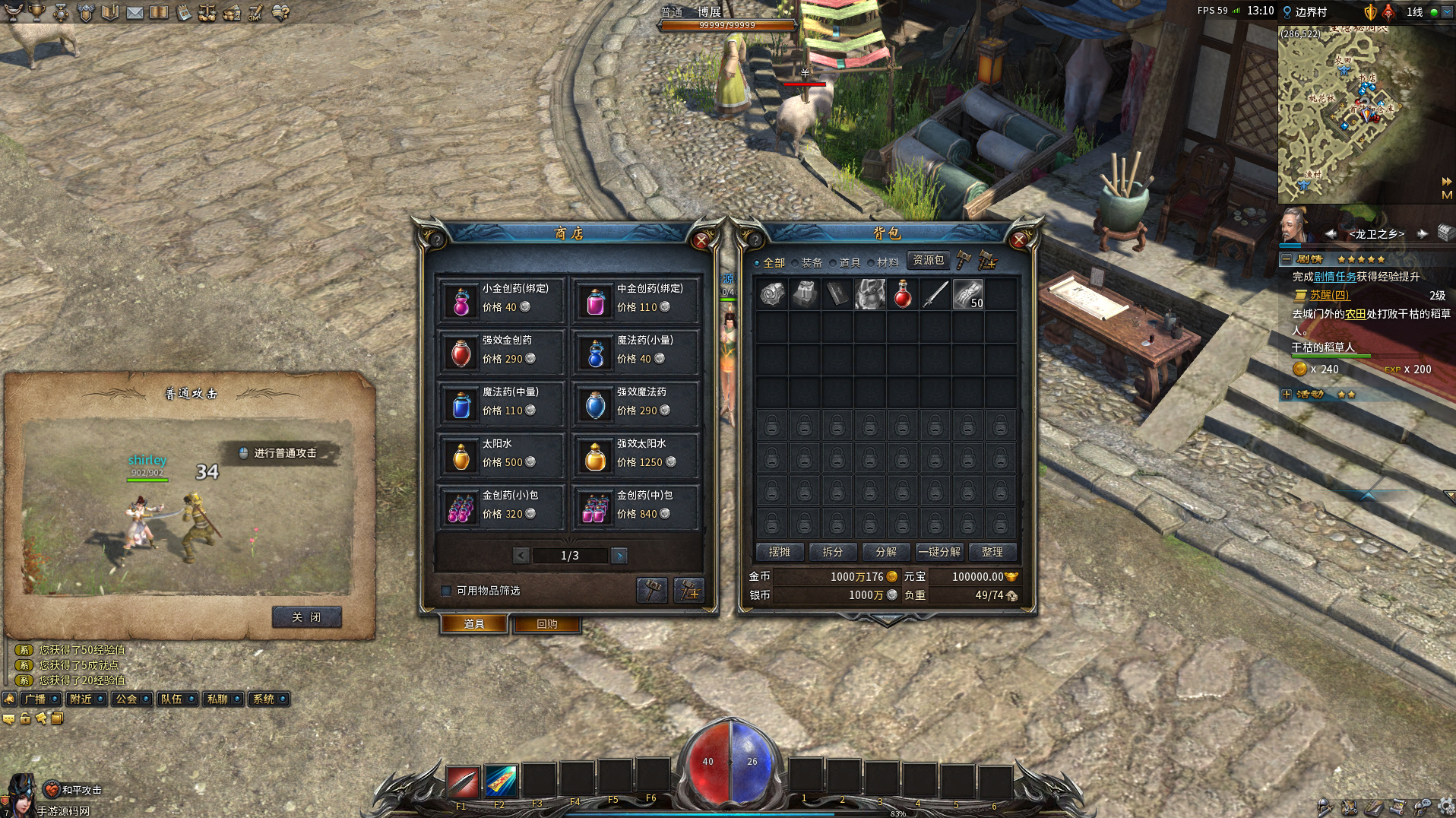Close the 普通攻击 tutorial panel
The image size is (1456, 818).
306,617
